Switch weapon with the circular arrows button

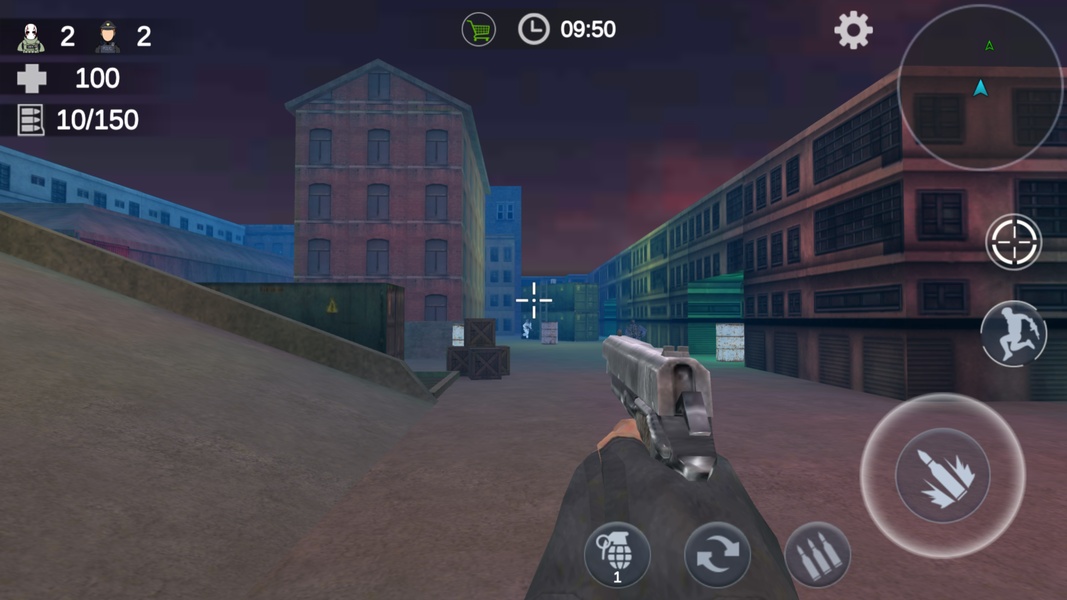(x=717, y=555)
